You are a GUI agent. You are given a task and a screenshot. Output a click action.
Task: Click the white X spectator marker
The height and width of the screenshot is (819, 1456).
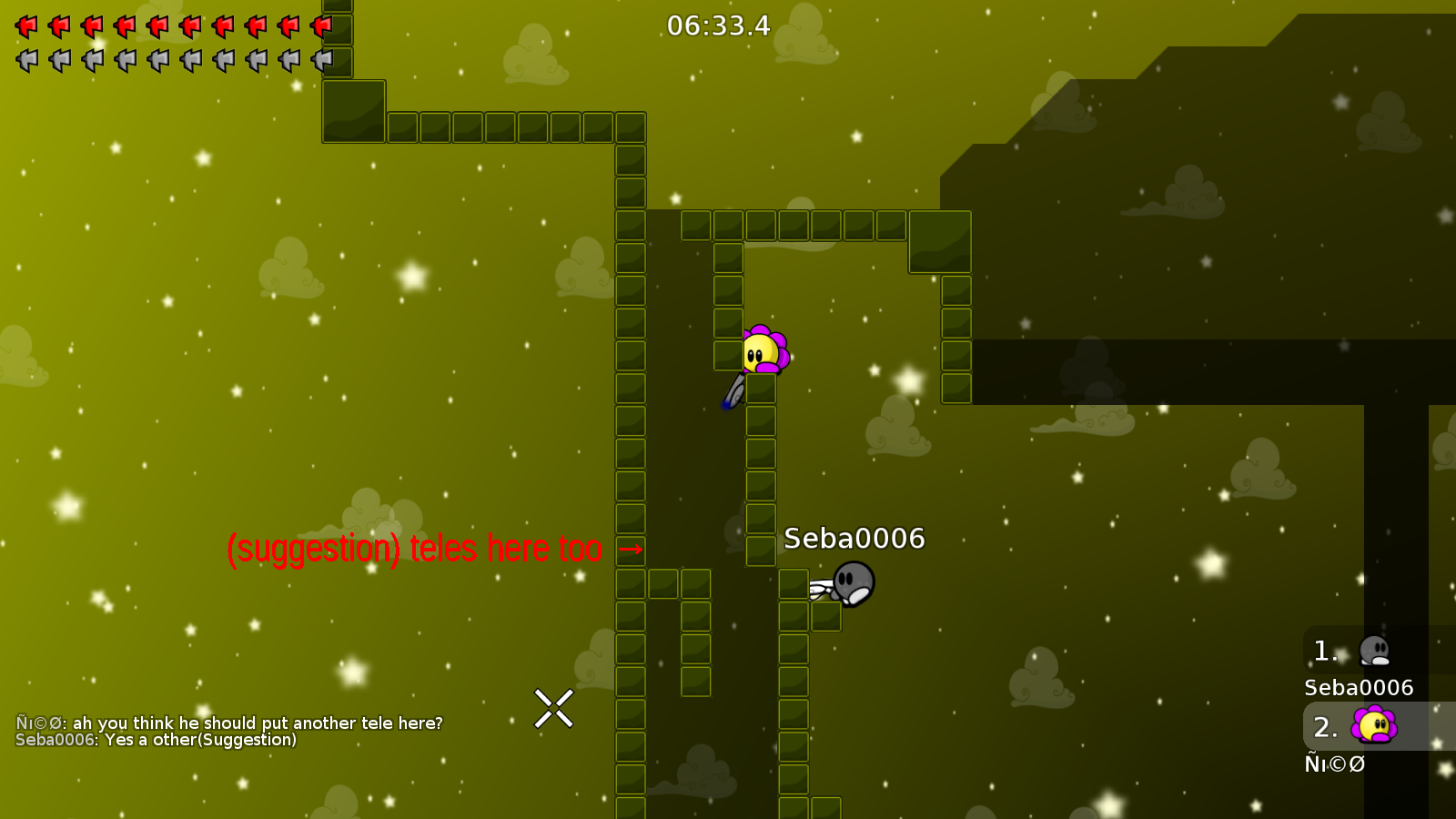coord(553,708)
